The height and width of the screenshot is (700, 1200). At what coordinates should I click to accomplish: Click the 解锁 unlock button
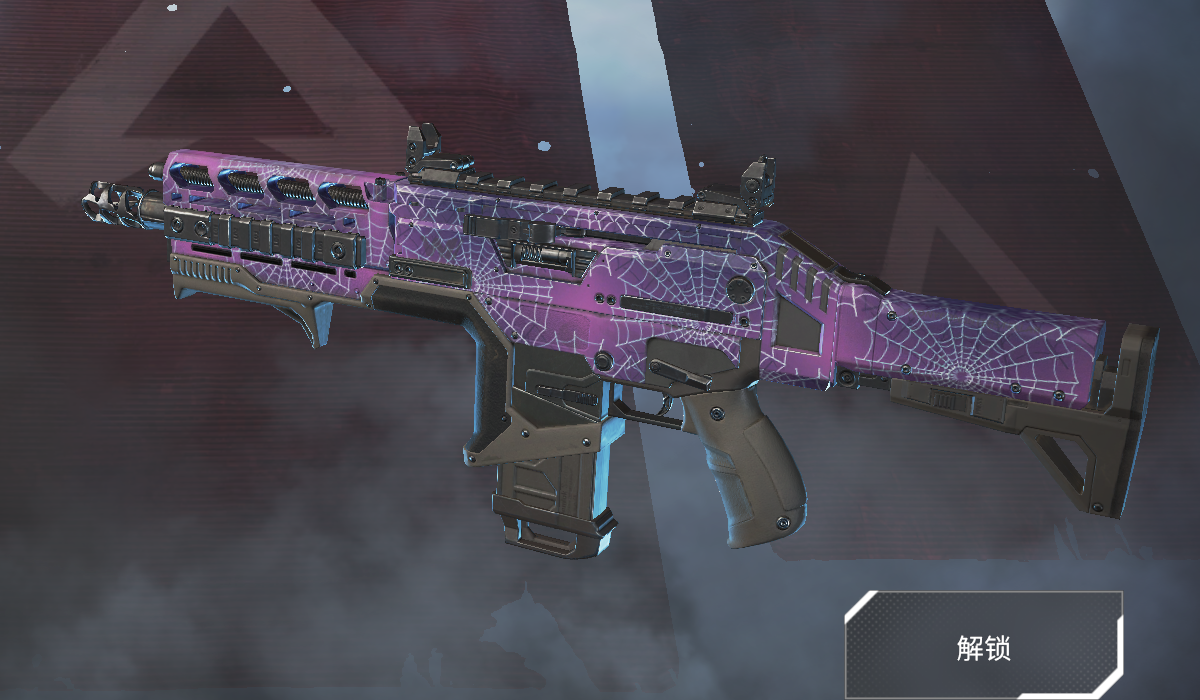pos(984,646)
